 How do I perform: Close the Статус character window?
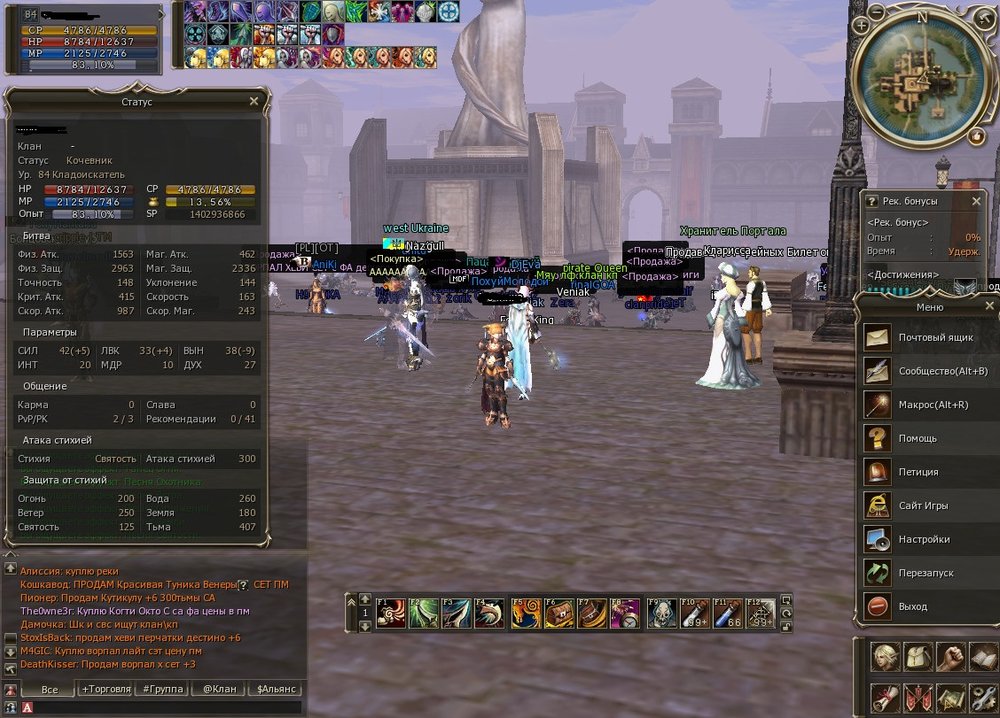click(x=253, y=101)
